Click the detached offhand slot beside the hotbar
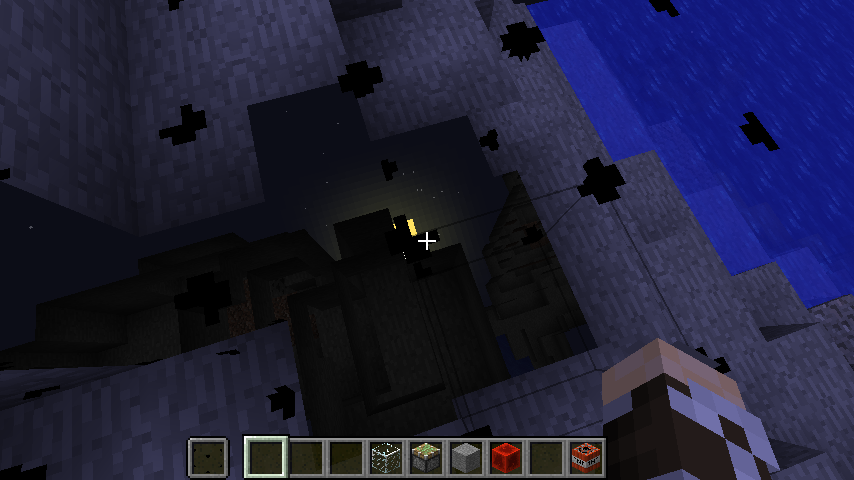The width and height of the screenshot is (854, 480). tap(208, 458)
